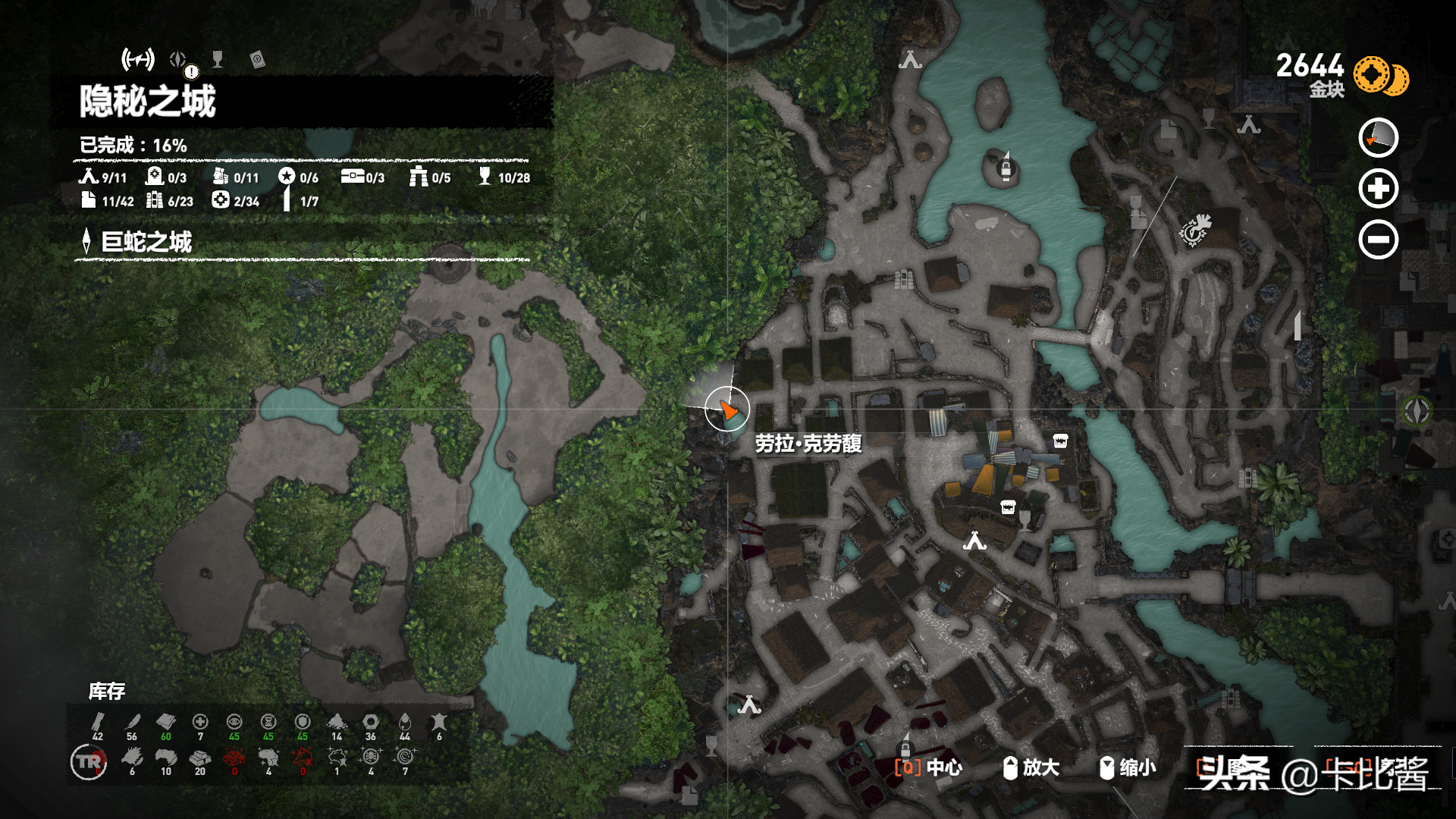Select the map tab with signal icon
This screenshot has width=1456, height=819.
(x=138, y=59)
